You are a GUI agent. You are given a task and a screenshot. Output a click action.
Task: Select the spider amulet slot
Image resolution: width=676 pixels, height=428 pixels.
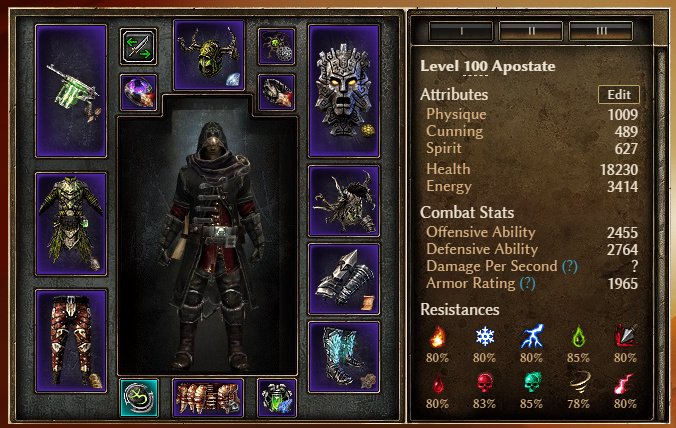pos(276,46)
